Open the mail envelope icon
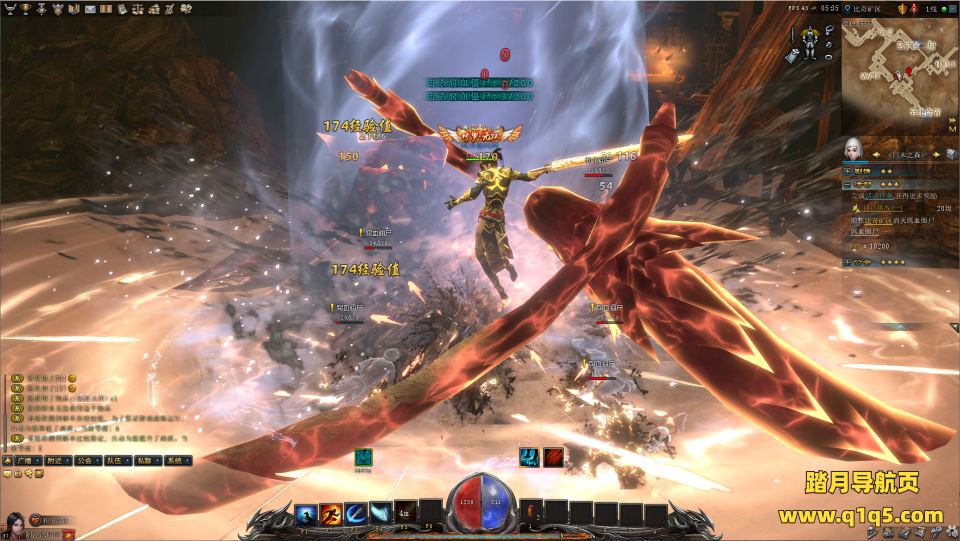This screenshot has height=541, width=960. [x=91, y=9]
